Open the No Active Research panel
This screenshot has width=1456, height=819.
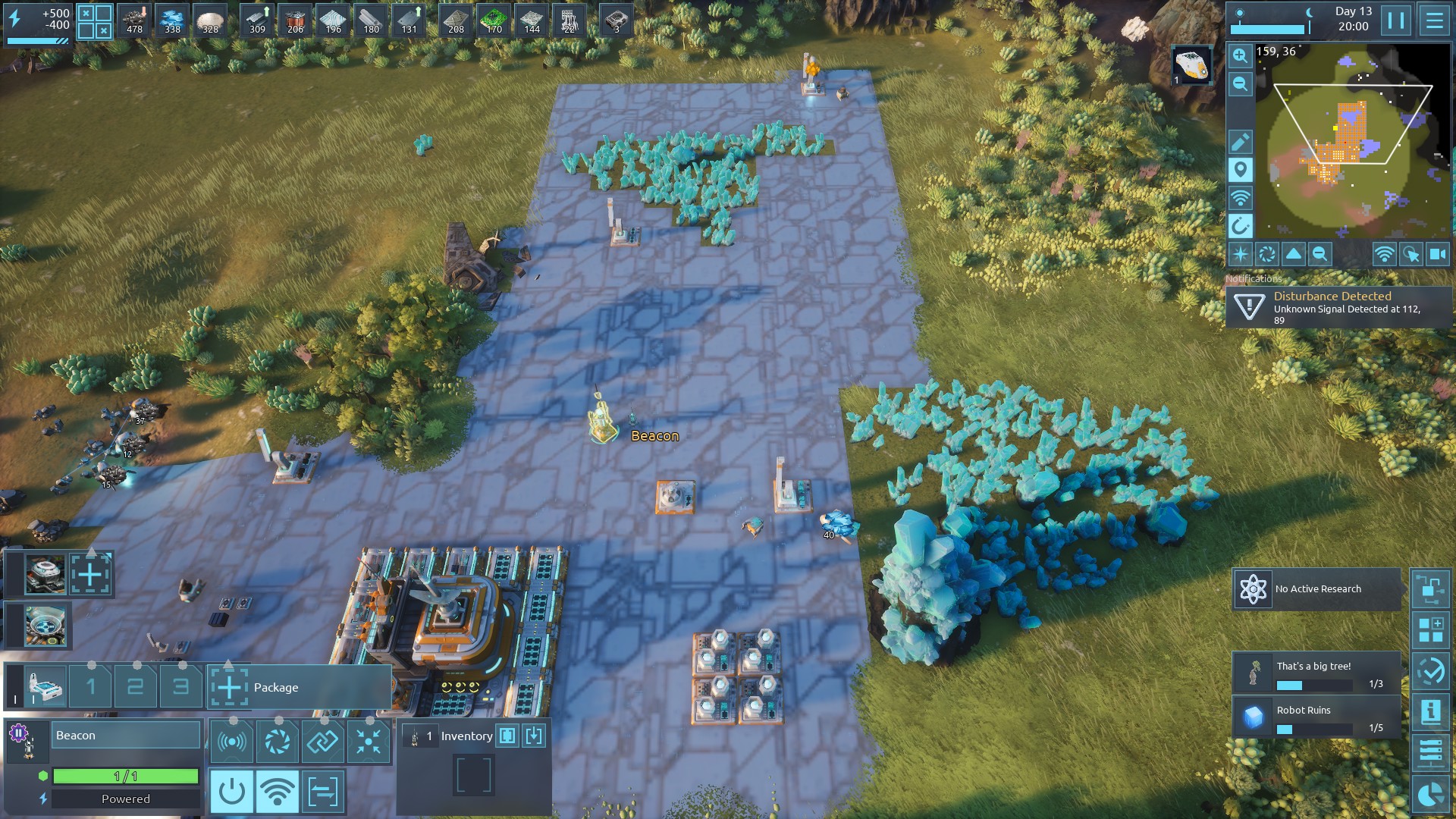tap(1317, 589)
